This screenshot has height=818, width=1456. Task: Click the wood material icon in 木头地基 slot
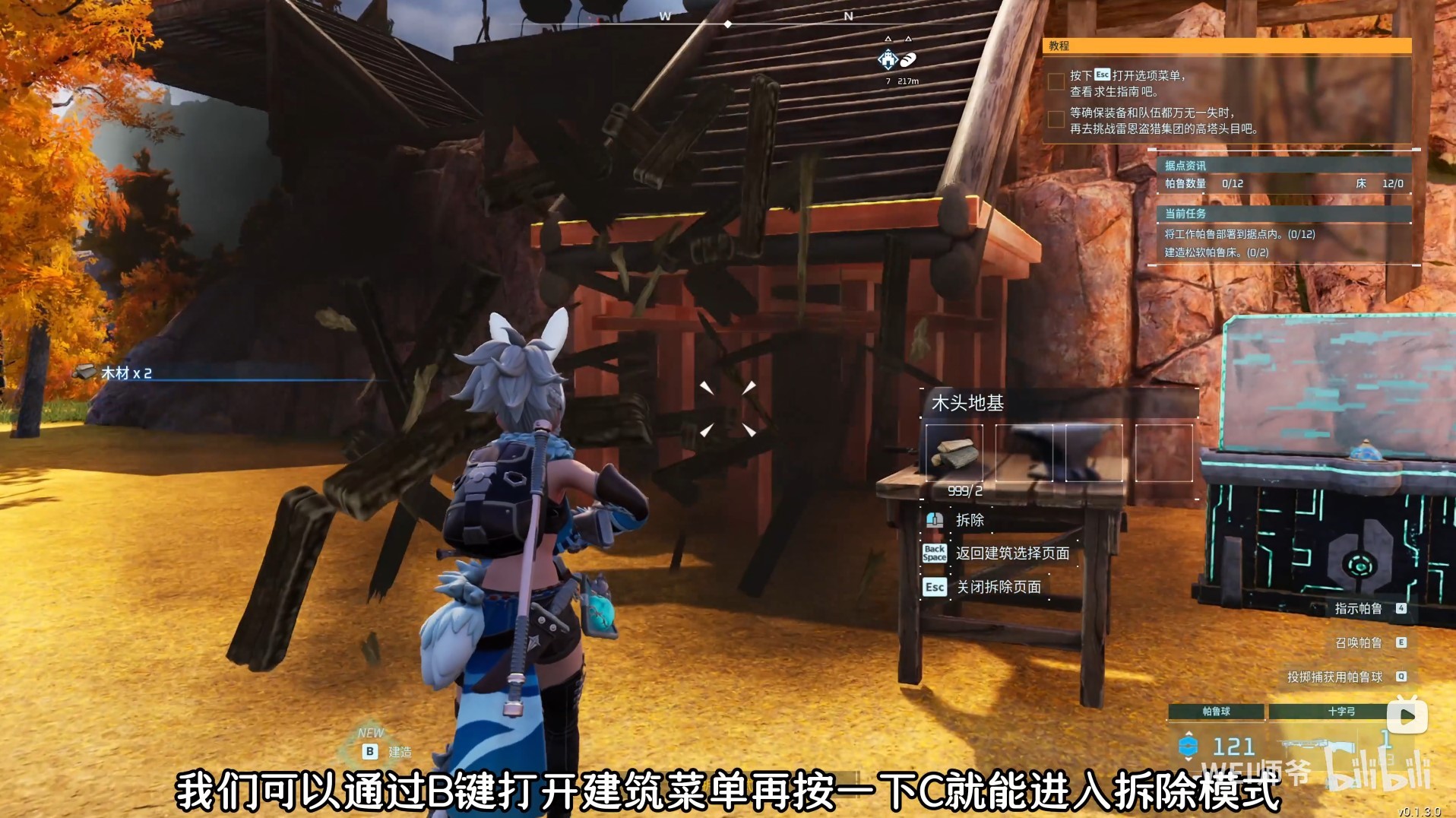click(954, 455)
